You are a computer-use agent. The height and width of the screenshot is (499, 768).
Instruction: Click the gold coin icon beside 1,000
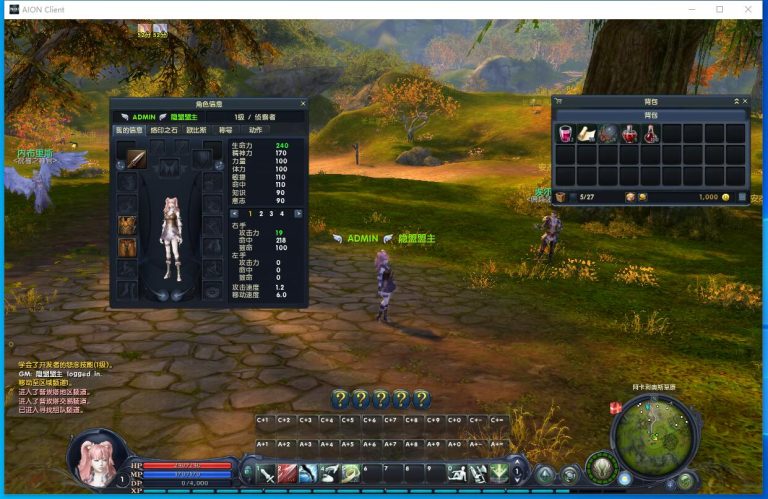click(726, 197)
